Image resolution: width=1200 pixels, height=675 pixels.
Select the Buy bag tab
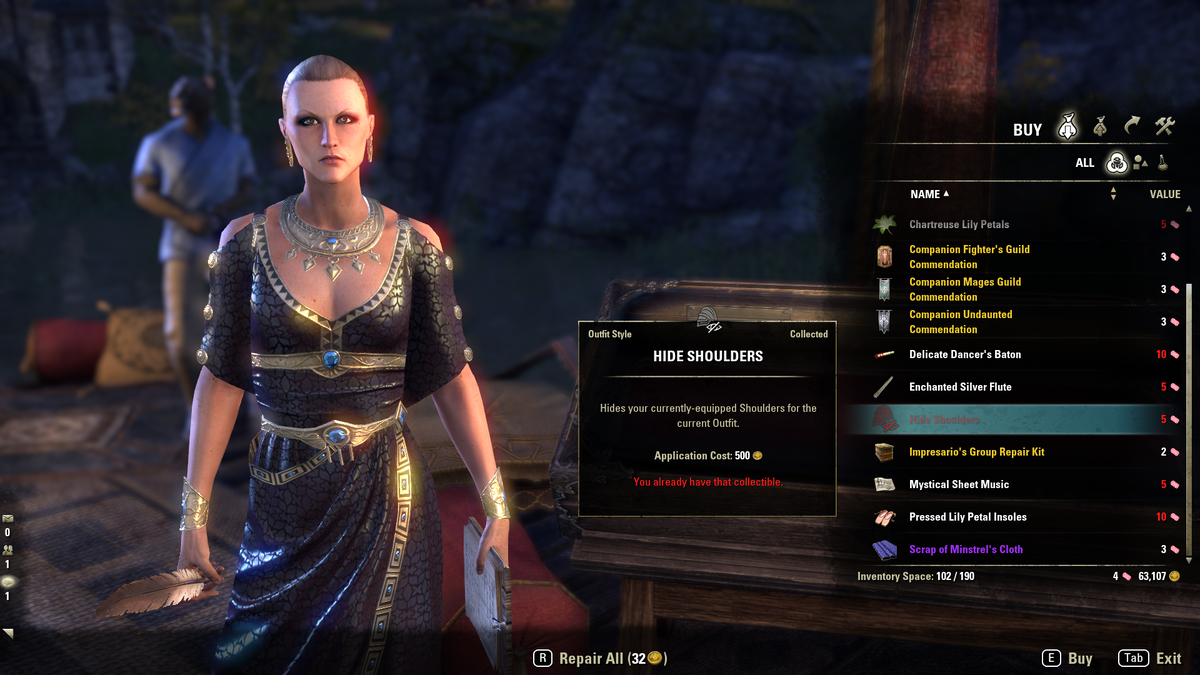coord(1068,127)
